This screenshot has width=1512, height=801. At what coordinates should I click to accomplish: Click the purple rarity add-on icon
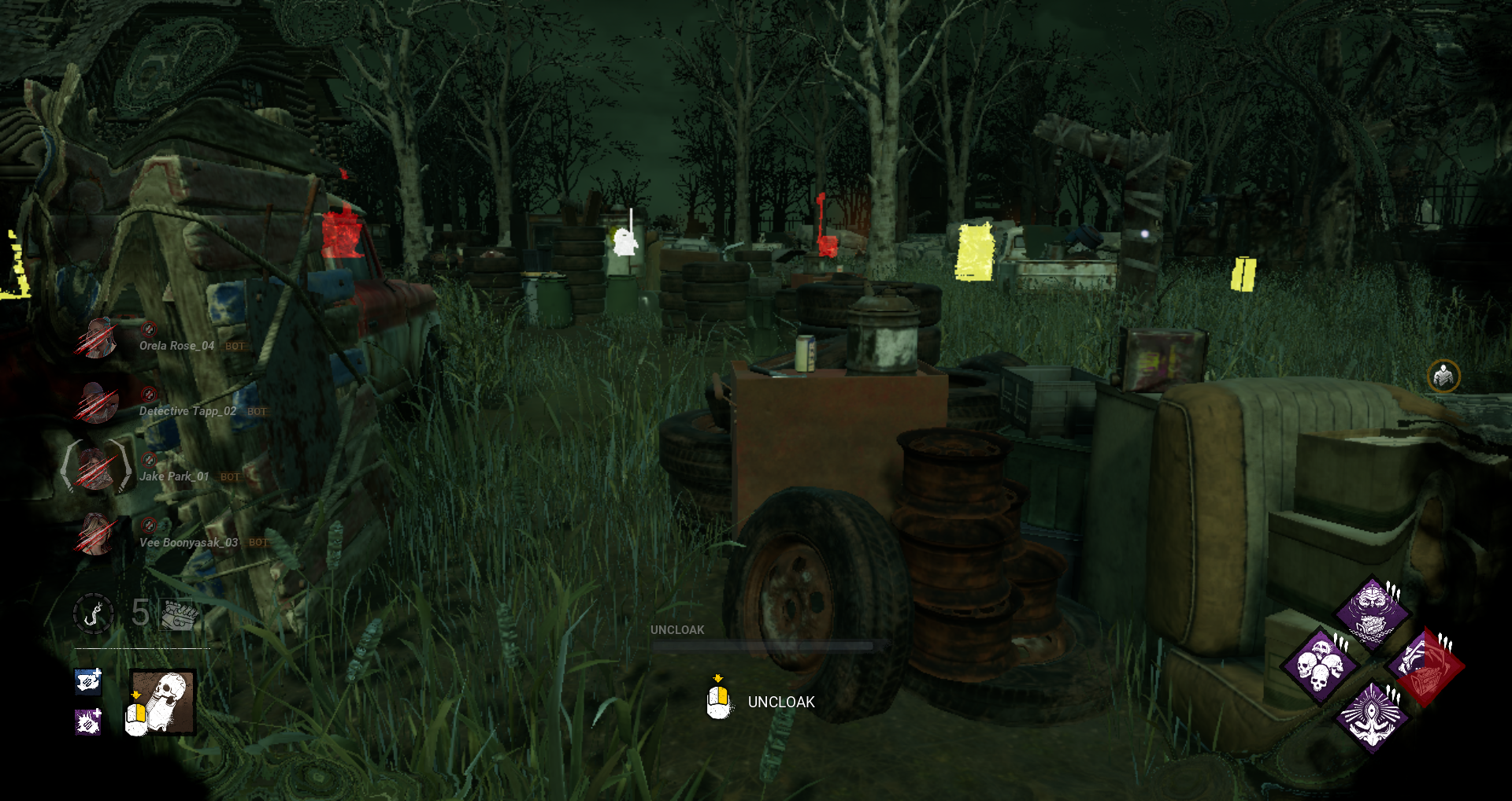coord(87,725)
